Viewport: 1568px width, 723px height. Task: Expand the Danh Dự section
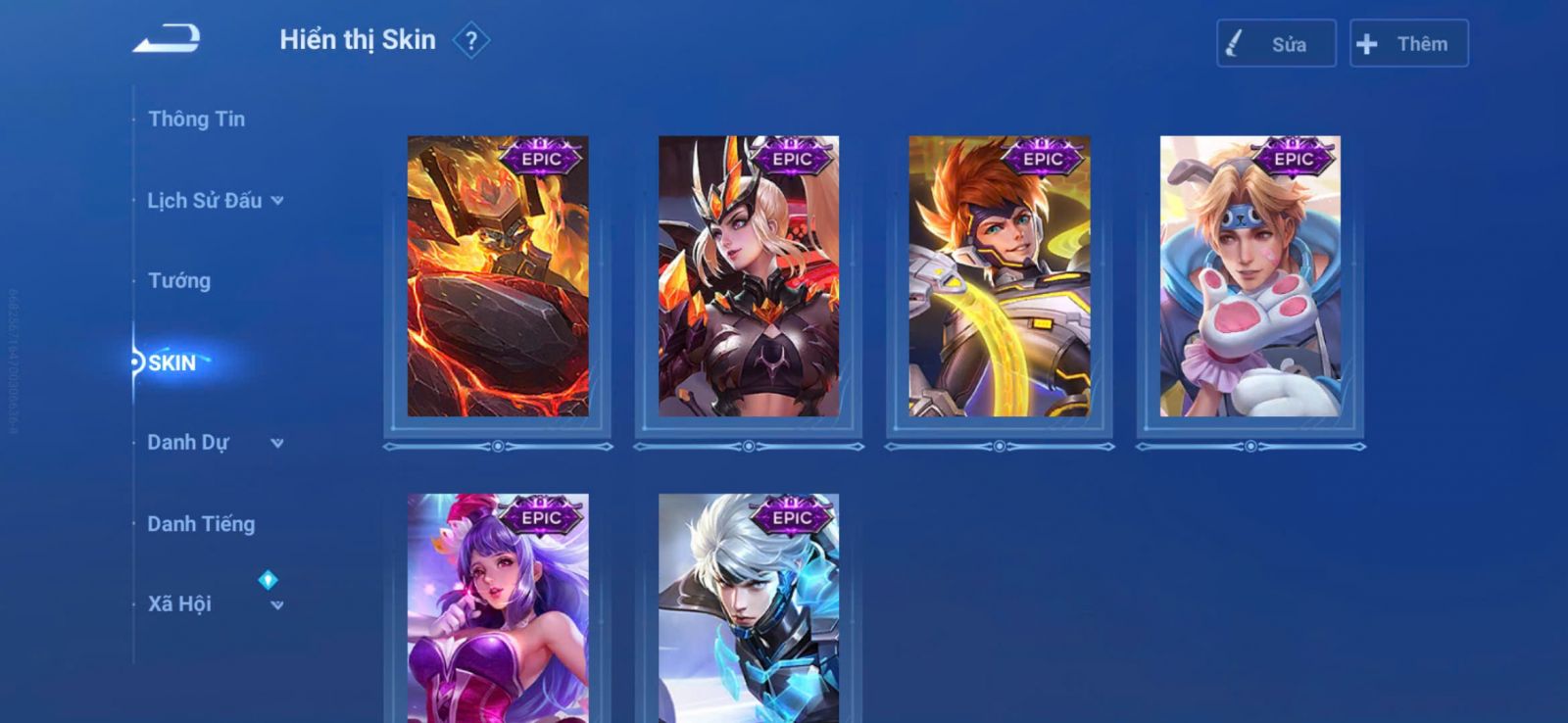pyautogui.click(x=215, y=443)
